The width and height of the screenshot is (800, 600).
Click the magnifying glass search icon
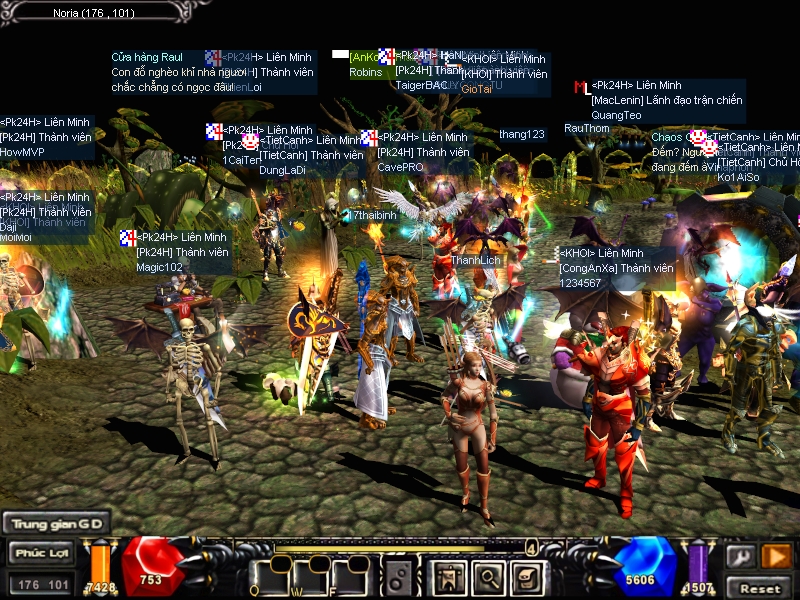tap(487, 576)
